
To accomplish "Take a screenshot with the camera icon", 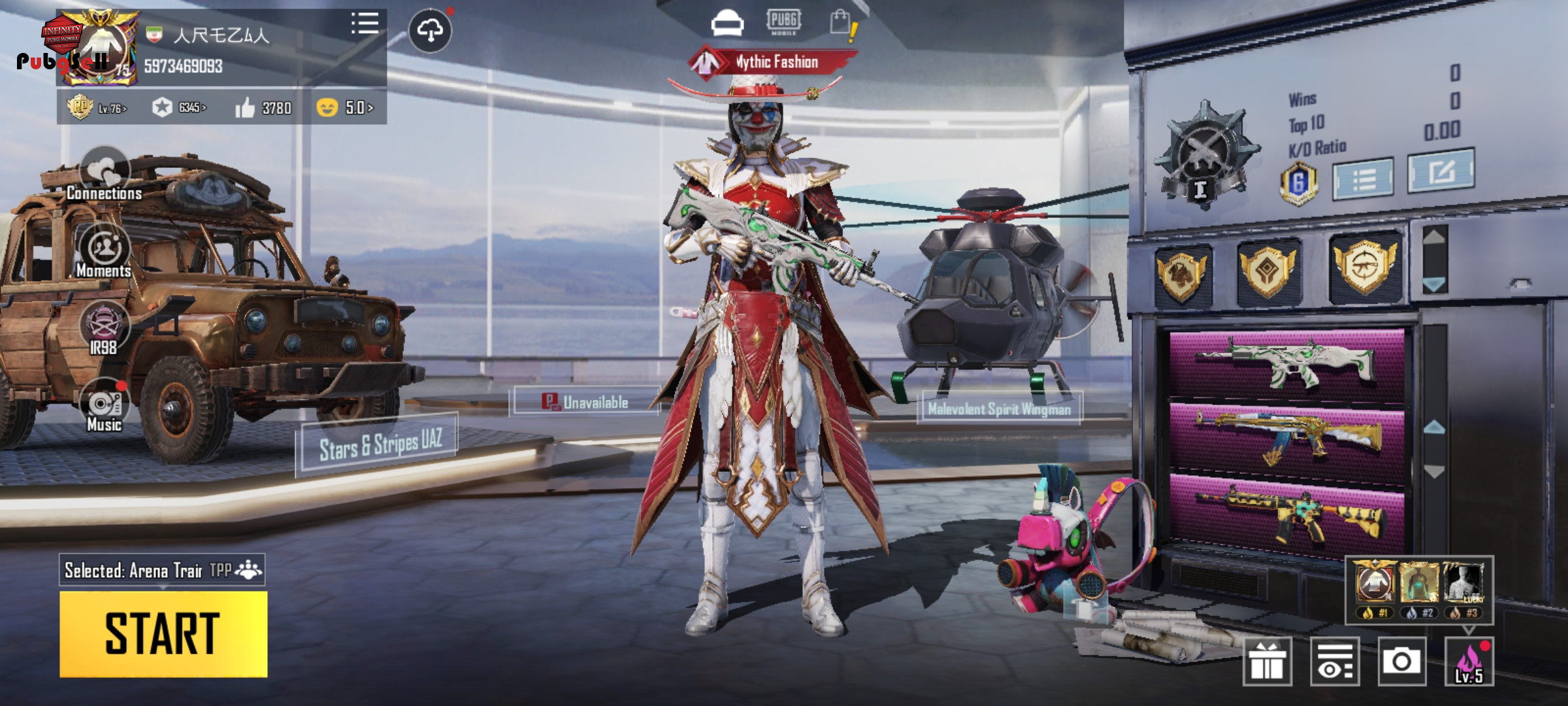I will point(1401,662).
